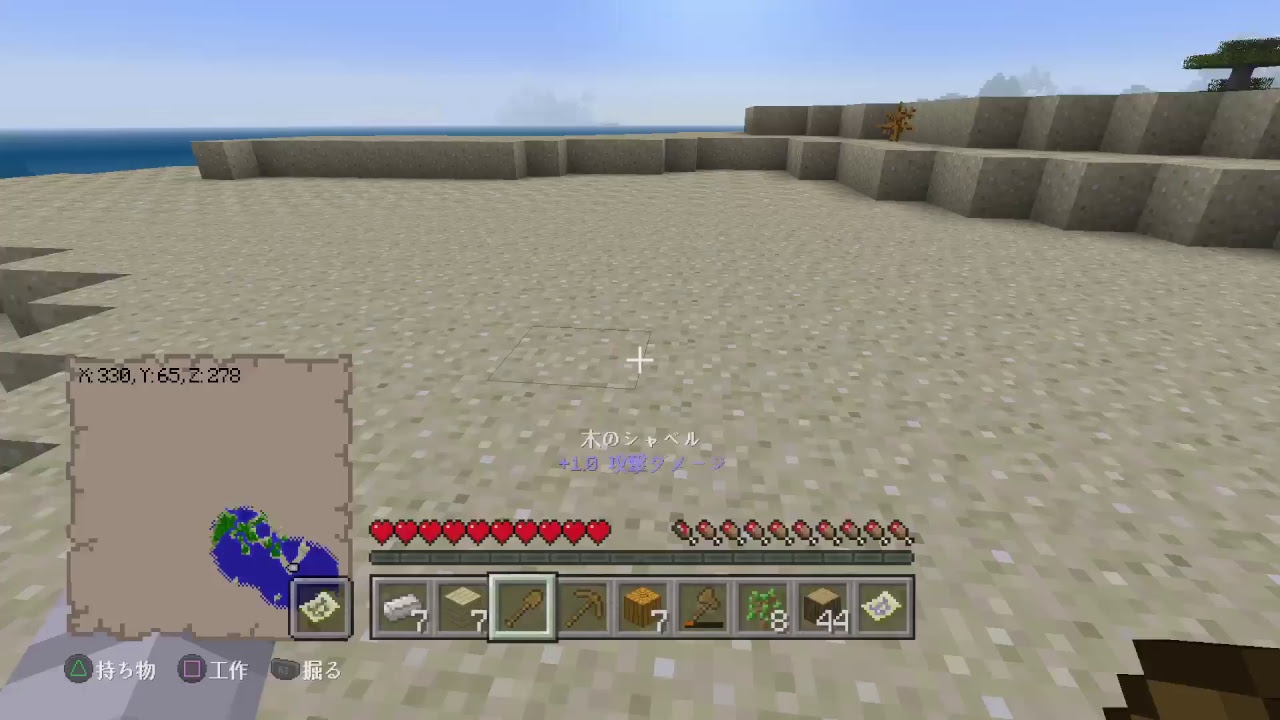Select the wooden pickaxe item
This screenshot has height=720, width=1280.
pyautogui.click(x=587, y=606)
